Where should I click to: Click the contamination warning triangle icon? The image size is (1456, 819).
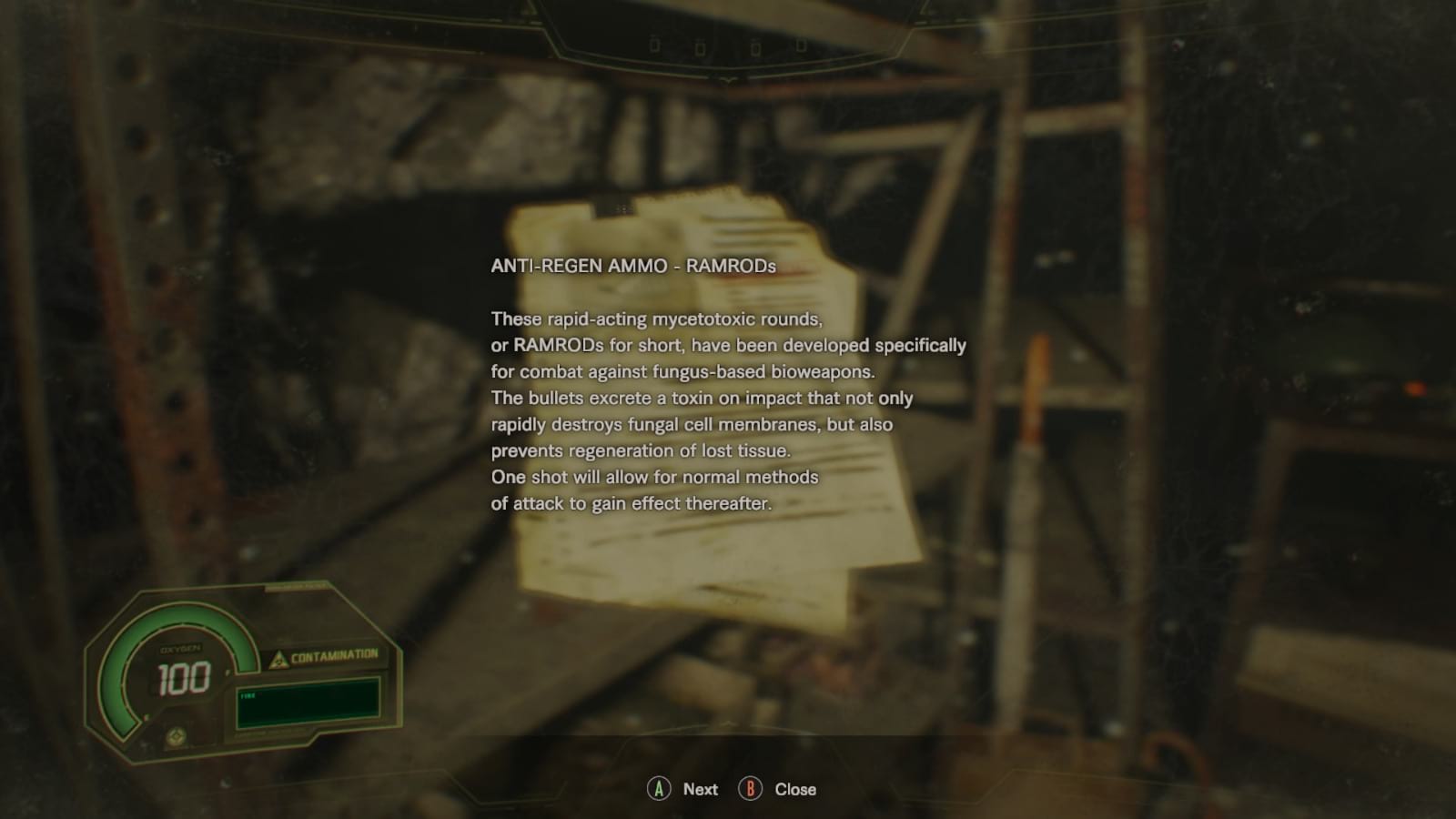click(x=278, y=658)
